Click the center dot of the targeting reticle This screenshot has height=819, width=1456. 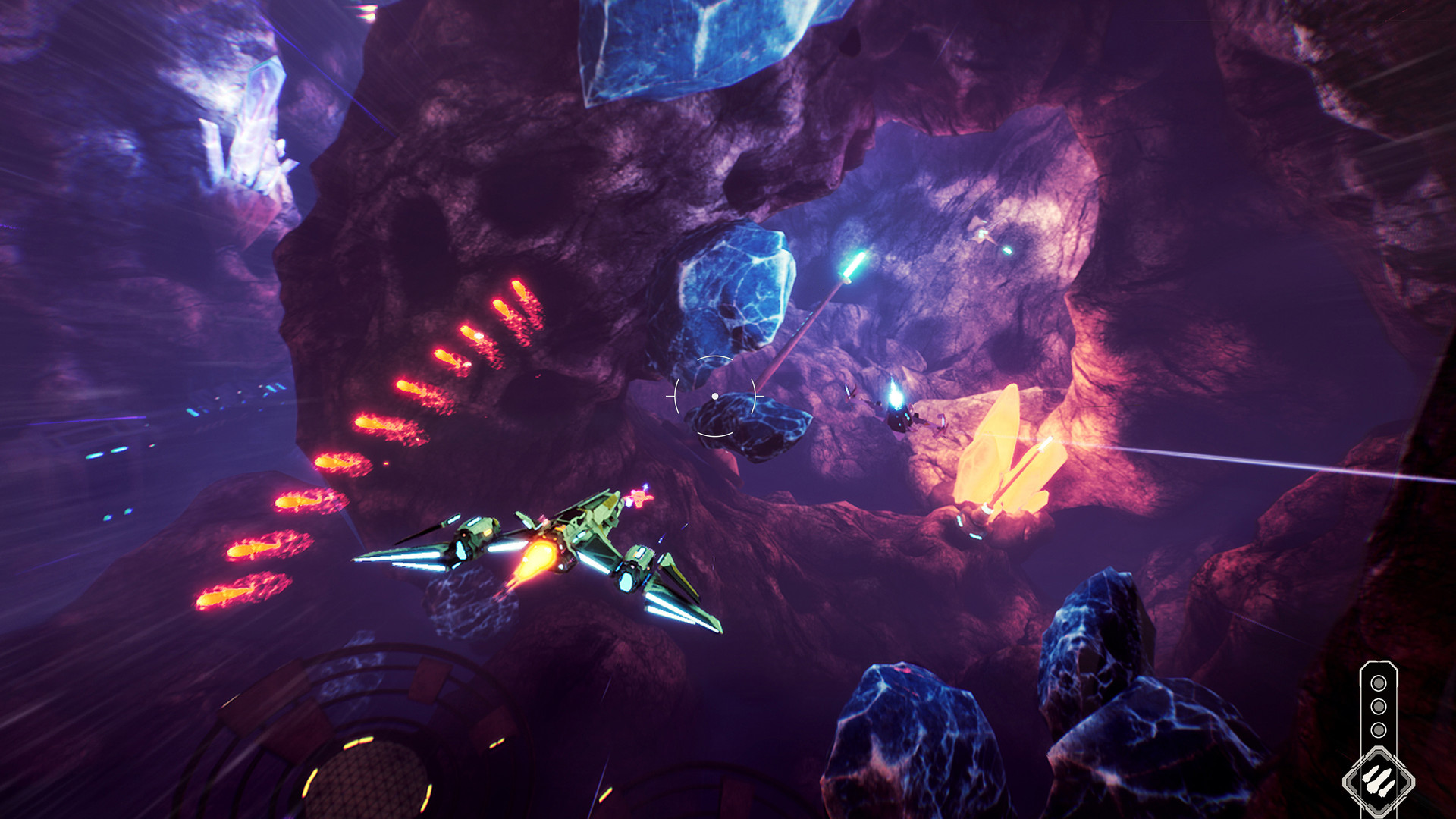point(715,396)
